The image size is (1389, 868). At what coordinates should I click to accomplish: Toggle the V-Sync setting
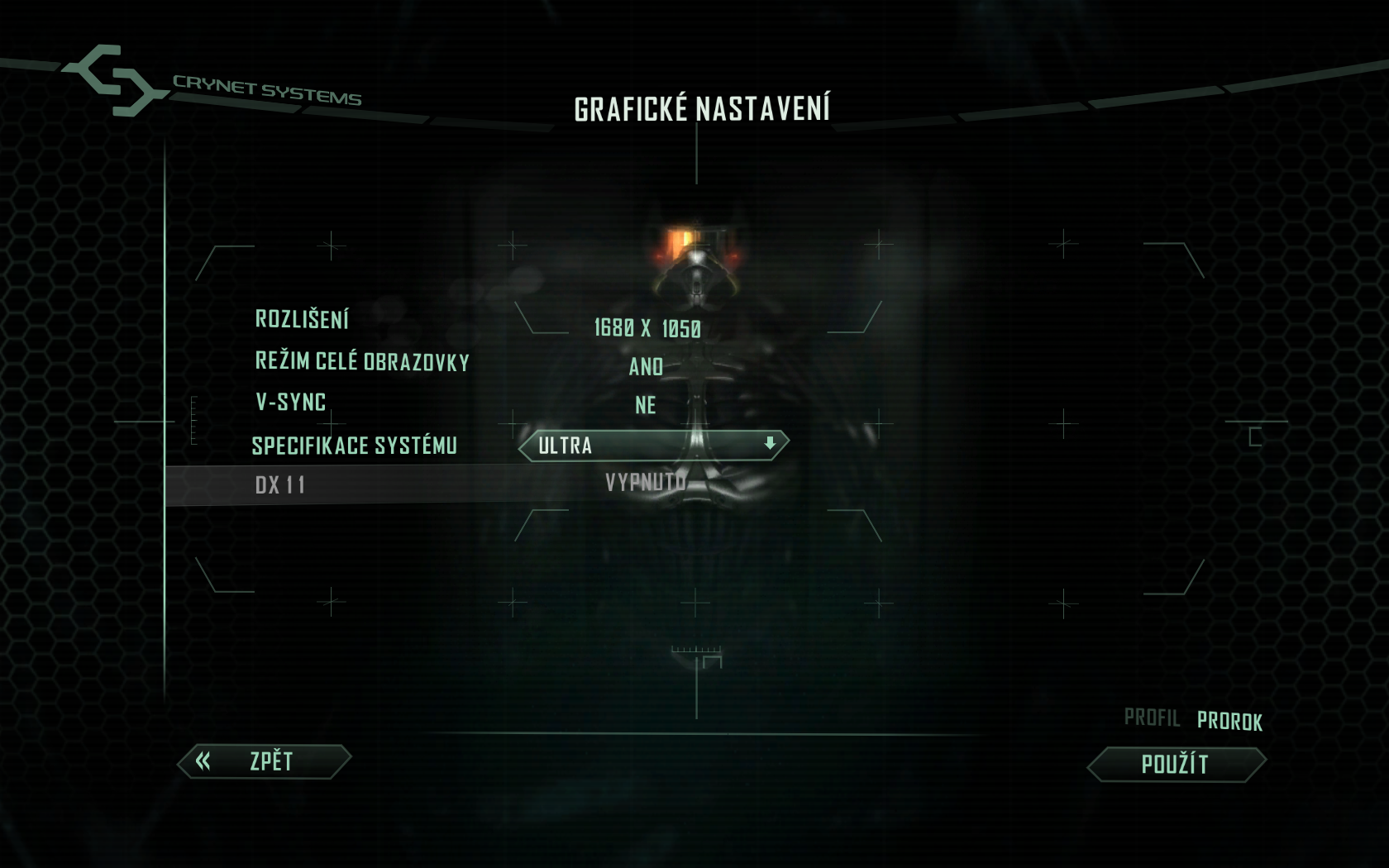tap(646, 405)
